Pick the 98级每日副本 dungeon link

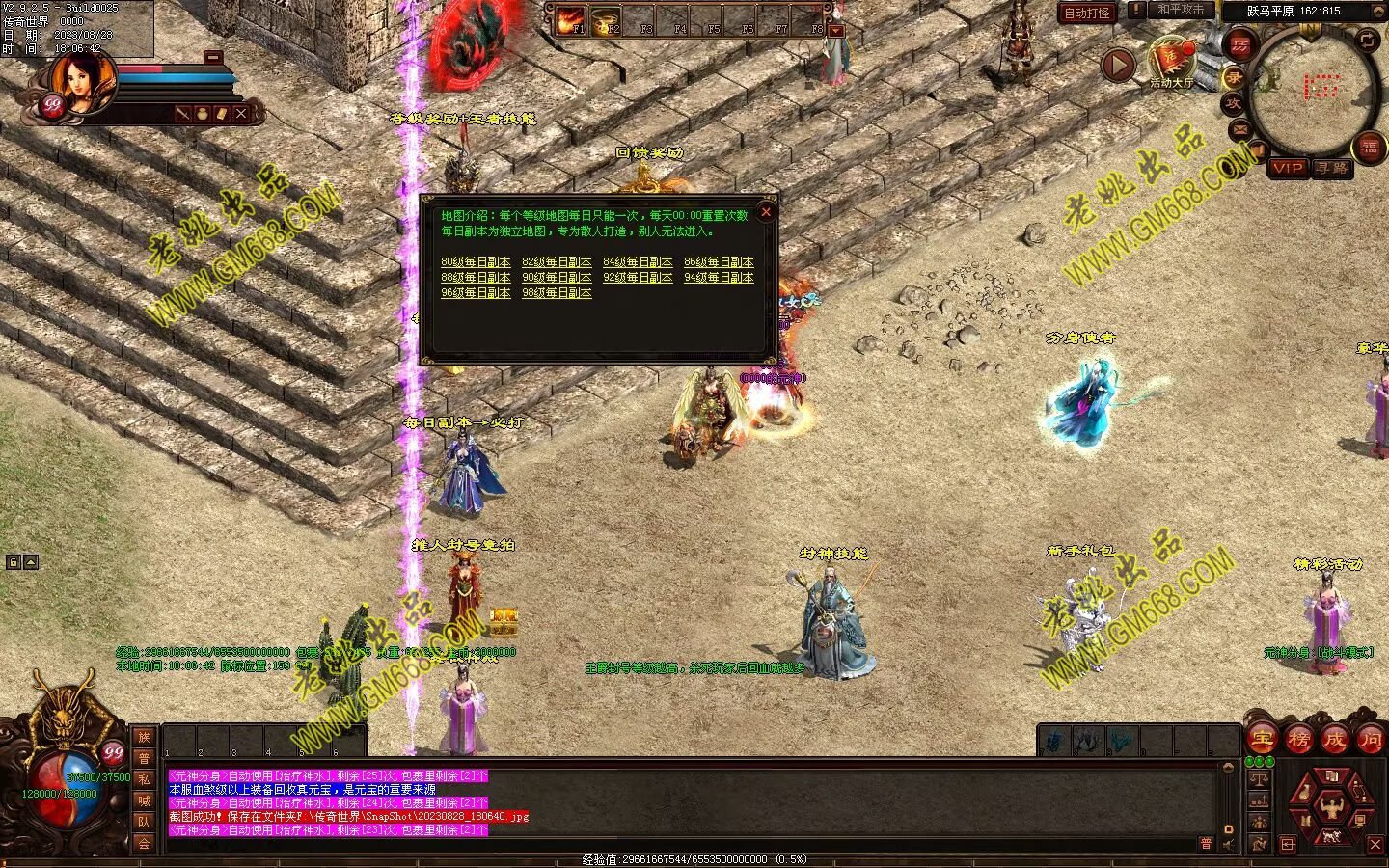click(557, 292)
